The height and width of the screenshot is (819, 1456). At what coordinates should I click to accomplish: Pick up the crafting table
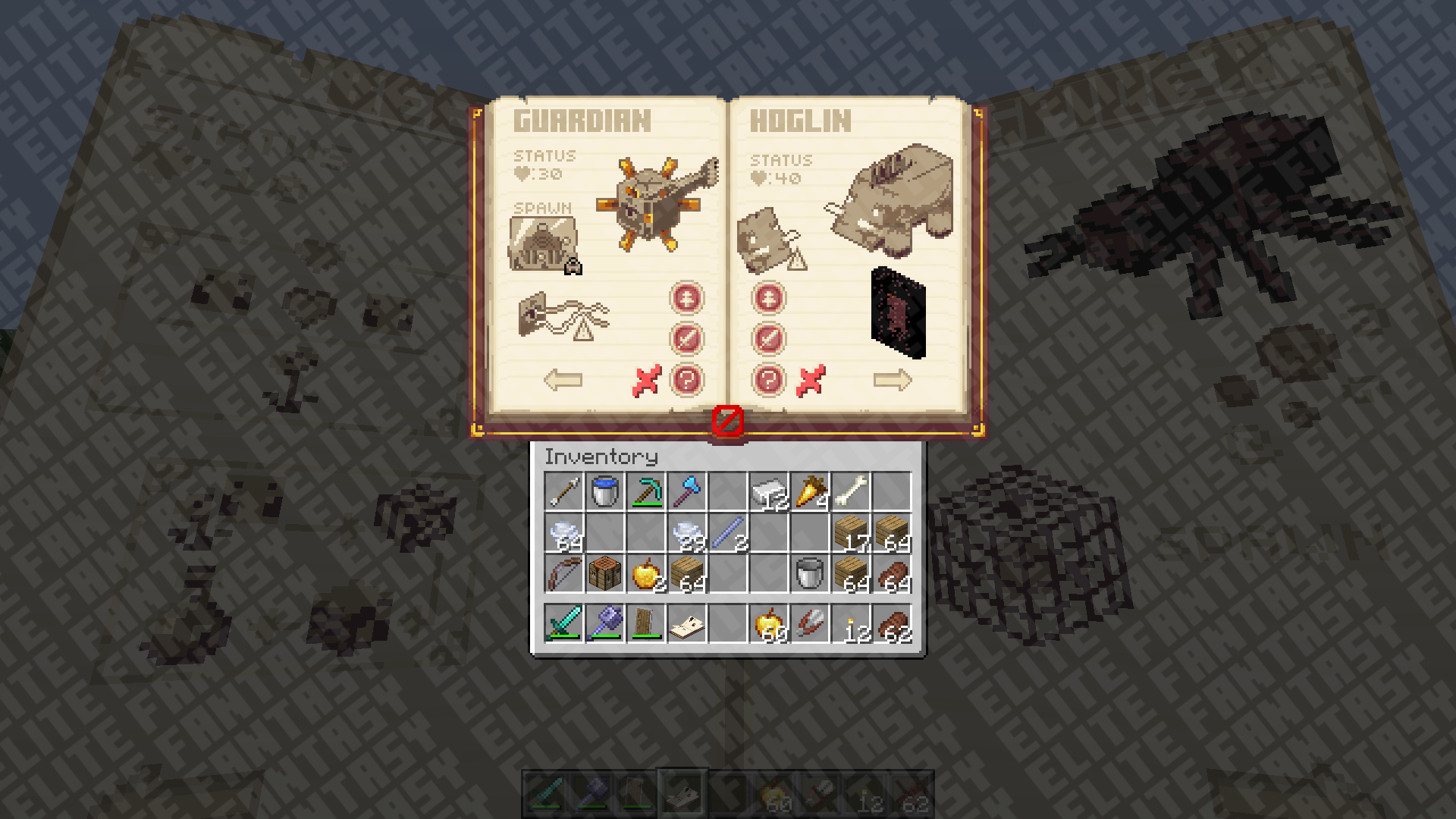[x=605, y=573]
